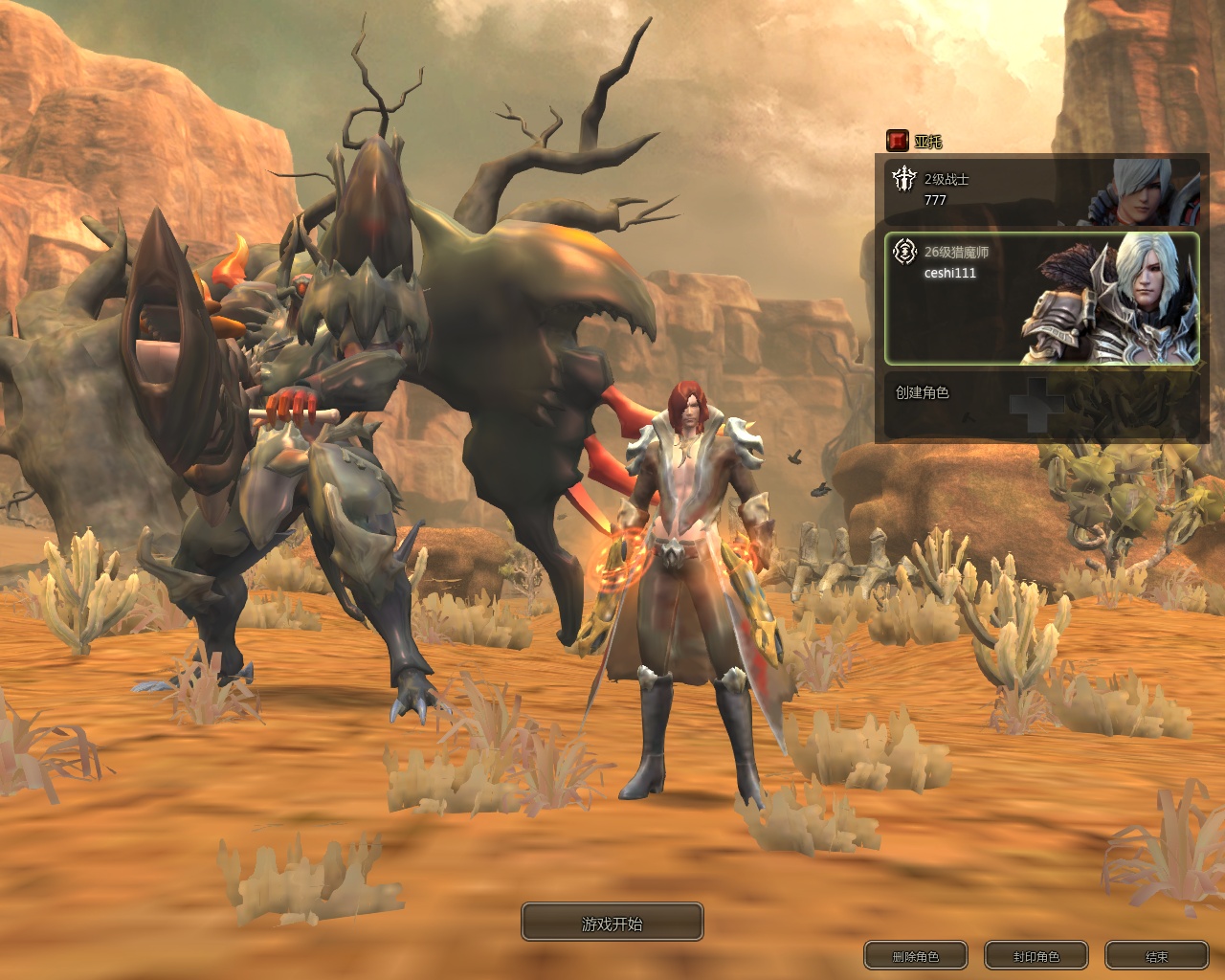Viewport: 1225px width, 980px height.
Task: Exit with the 结束 button
Action: 1156,956
